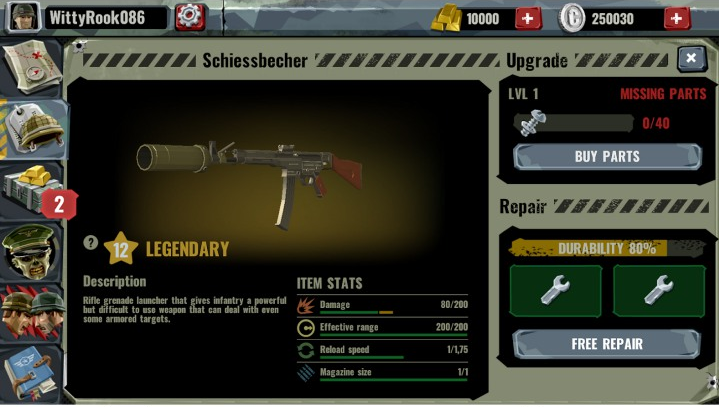Show rarity info with the question mark
The image size is (719, 407).
[x=91, y=241]
